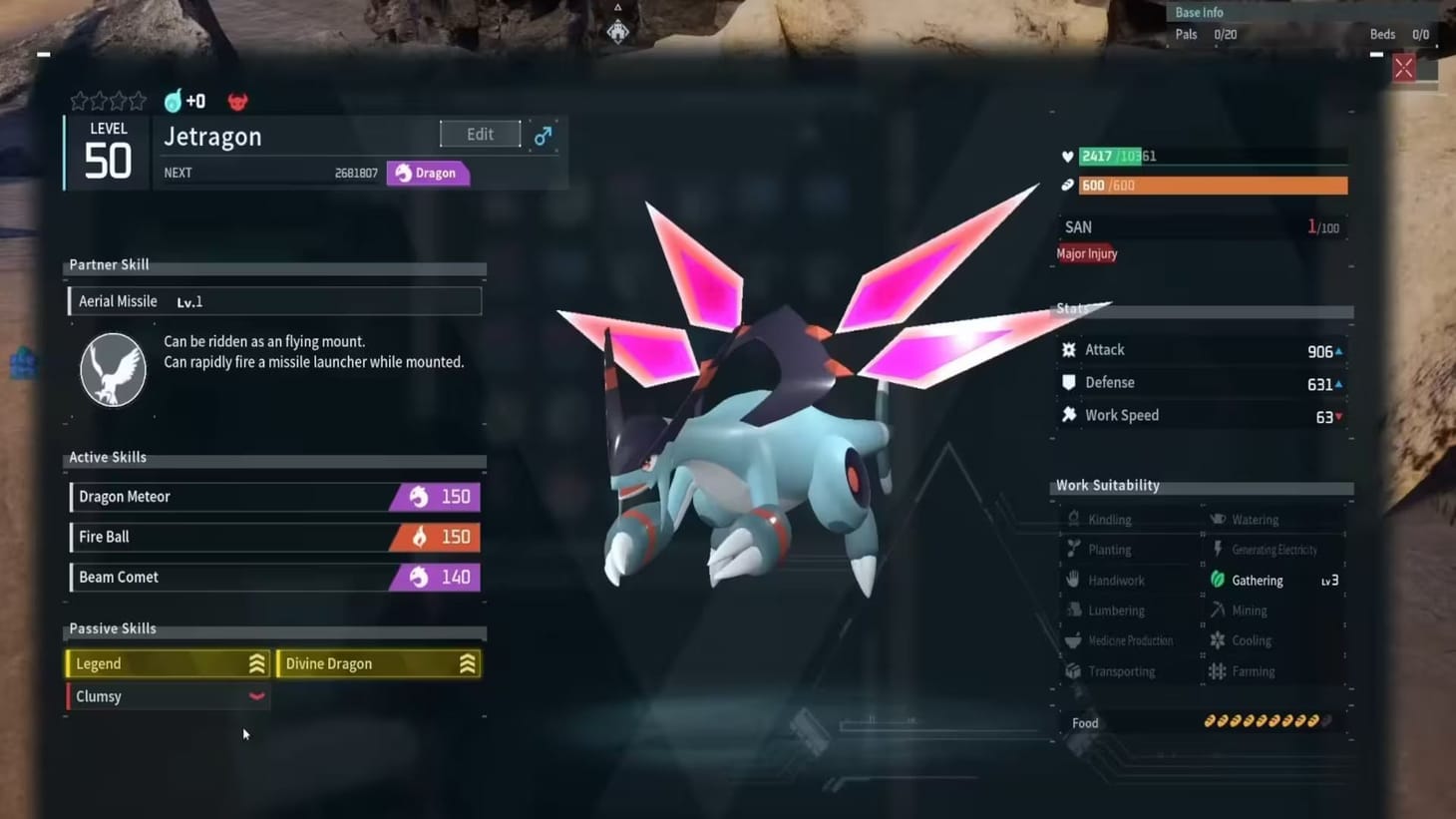This screenshot has height=819, width=1456.
Task: Expand the Divine Dragon skill rank arrows
Action: click(x=467, y=662)
